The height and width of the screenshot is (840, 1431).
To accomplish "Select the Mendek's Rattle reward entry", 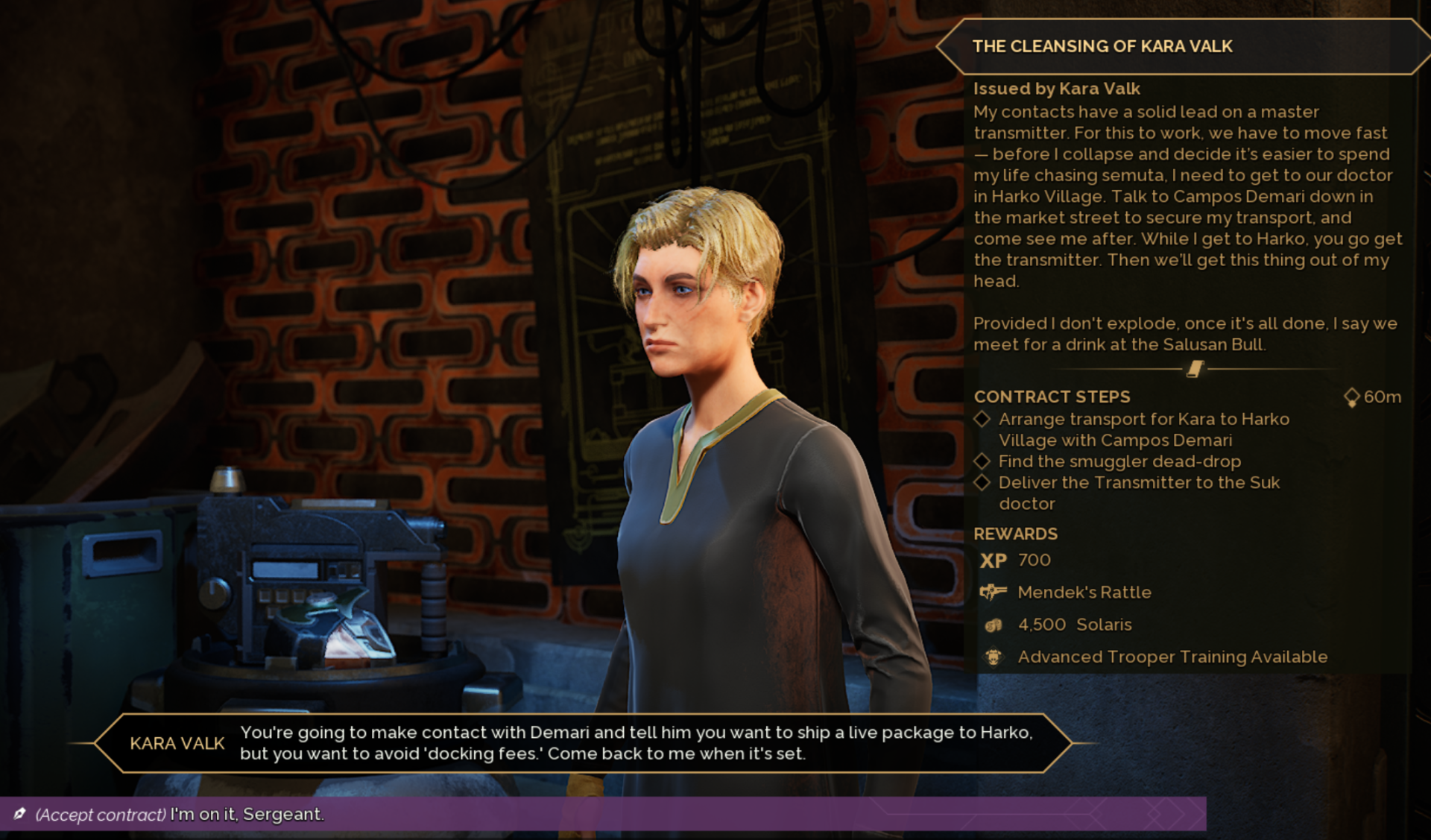I will point(1084,593).
